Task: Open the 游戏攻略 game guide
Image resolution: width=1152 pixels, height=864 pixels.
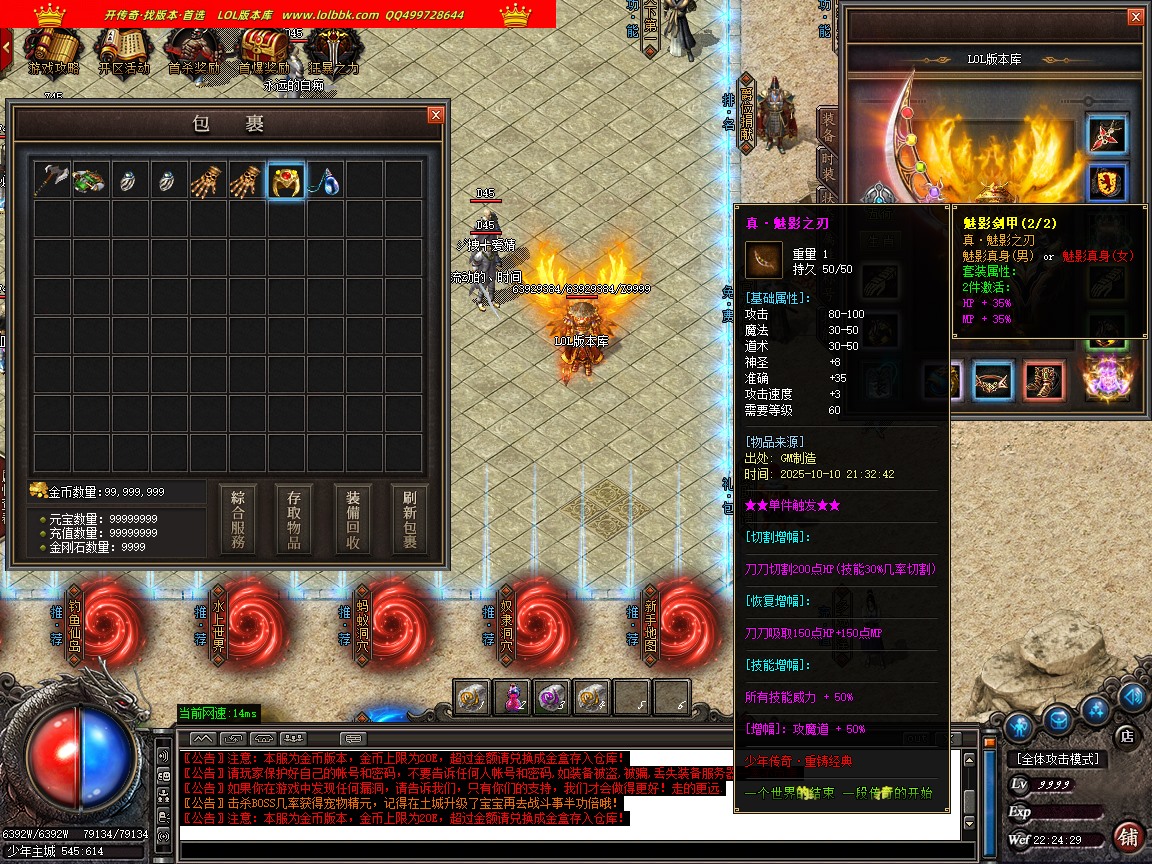Action: (52, 50)
